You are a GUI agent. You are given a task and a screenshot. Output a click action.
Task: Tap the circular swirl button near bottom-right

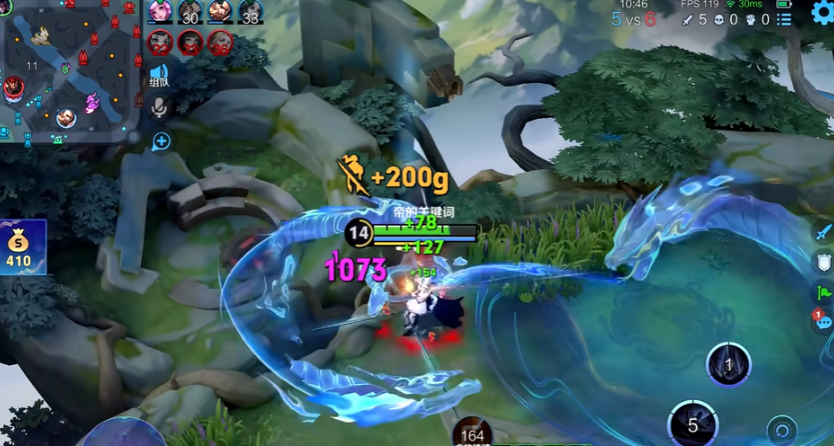click(x=781, y=431)
